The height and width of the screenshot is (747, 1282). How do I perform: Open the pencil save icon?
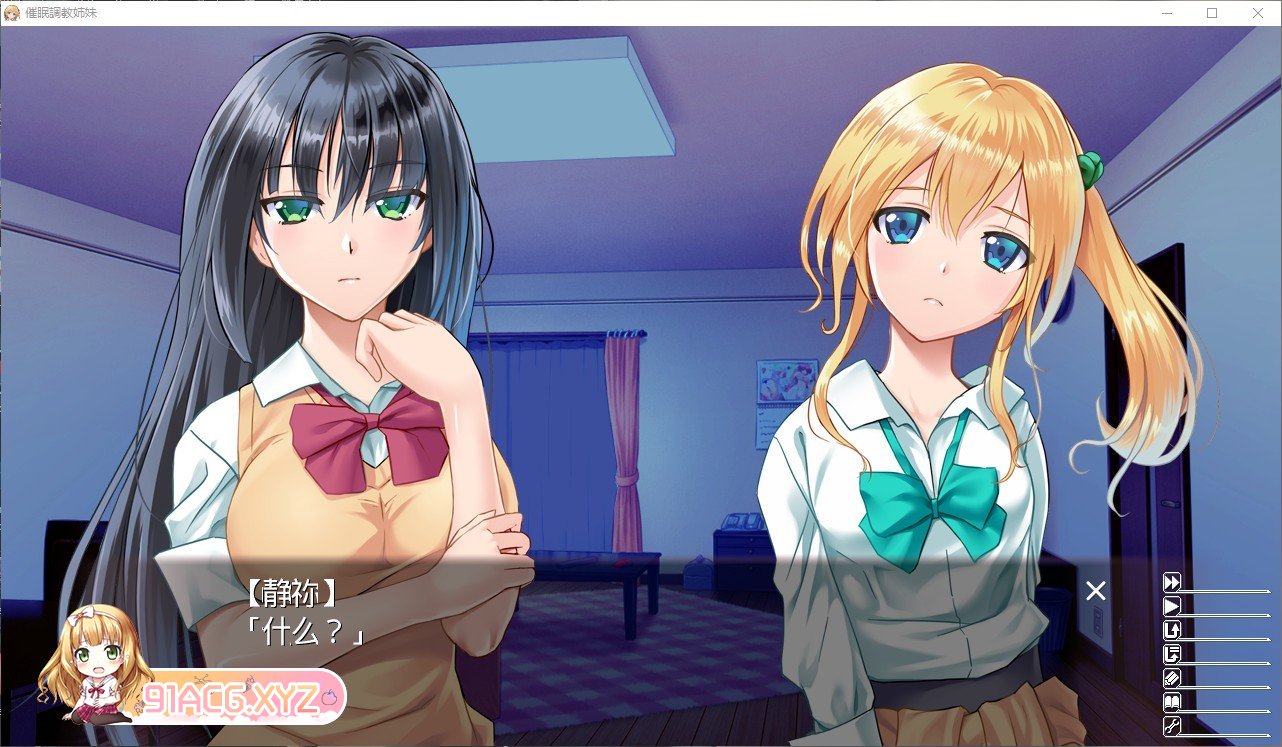(x=1172, y=678)
